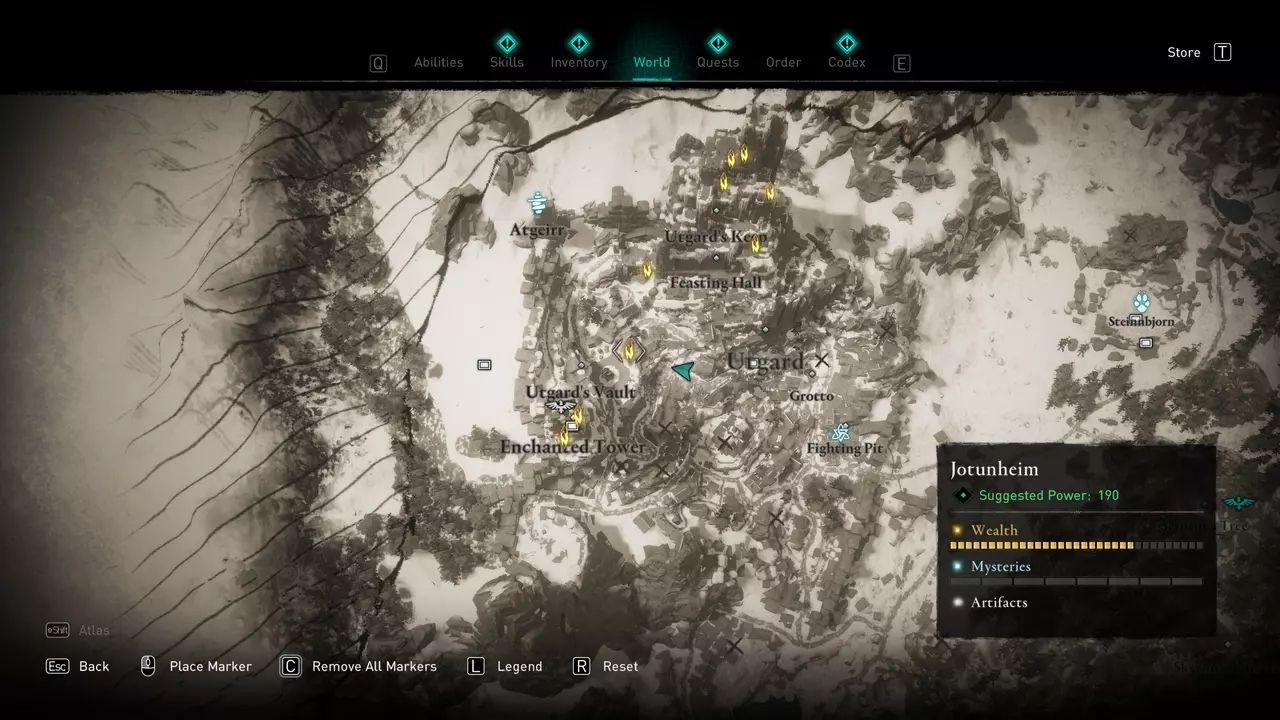Select the teal player arrow marker
The width and height of the screenshot is (1280, 720).
tap(684, 371)
